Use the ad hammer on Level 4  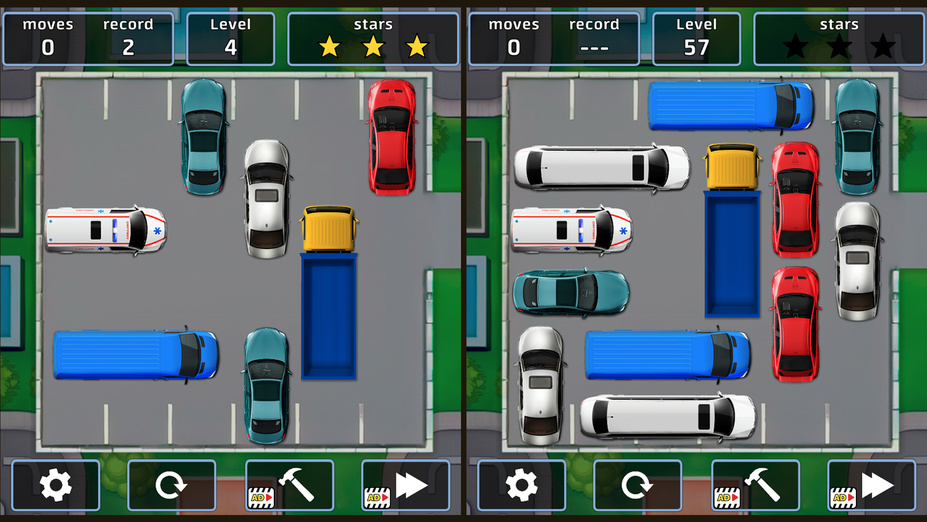coord(289,486)
